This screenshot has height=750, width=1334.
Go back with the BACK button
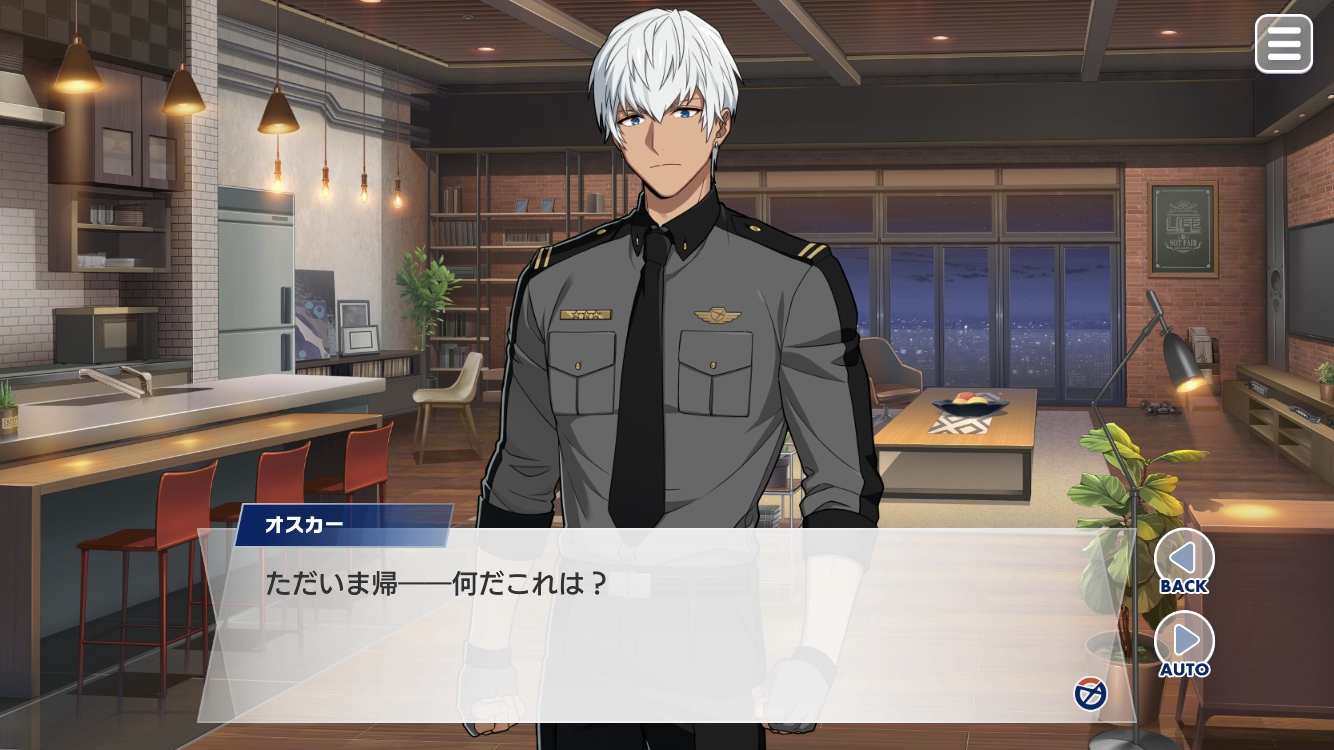click(x=1184, y=561)
